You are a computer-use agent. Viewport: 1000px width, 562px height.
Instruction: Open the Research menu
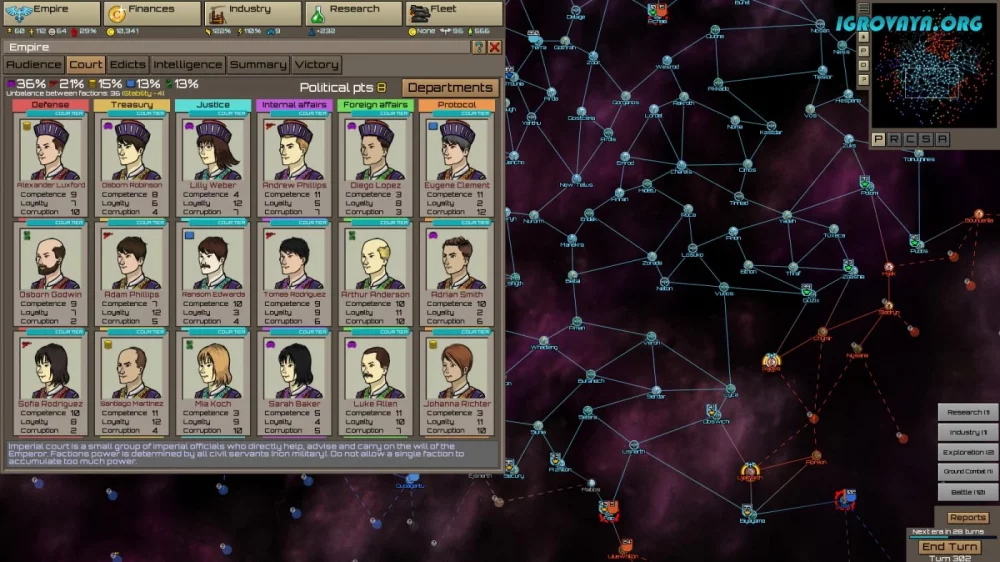pos(352,13)
